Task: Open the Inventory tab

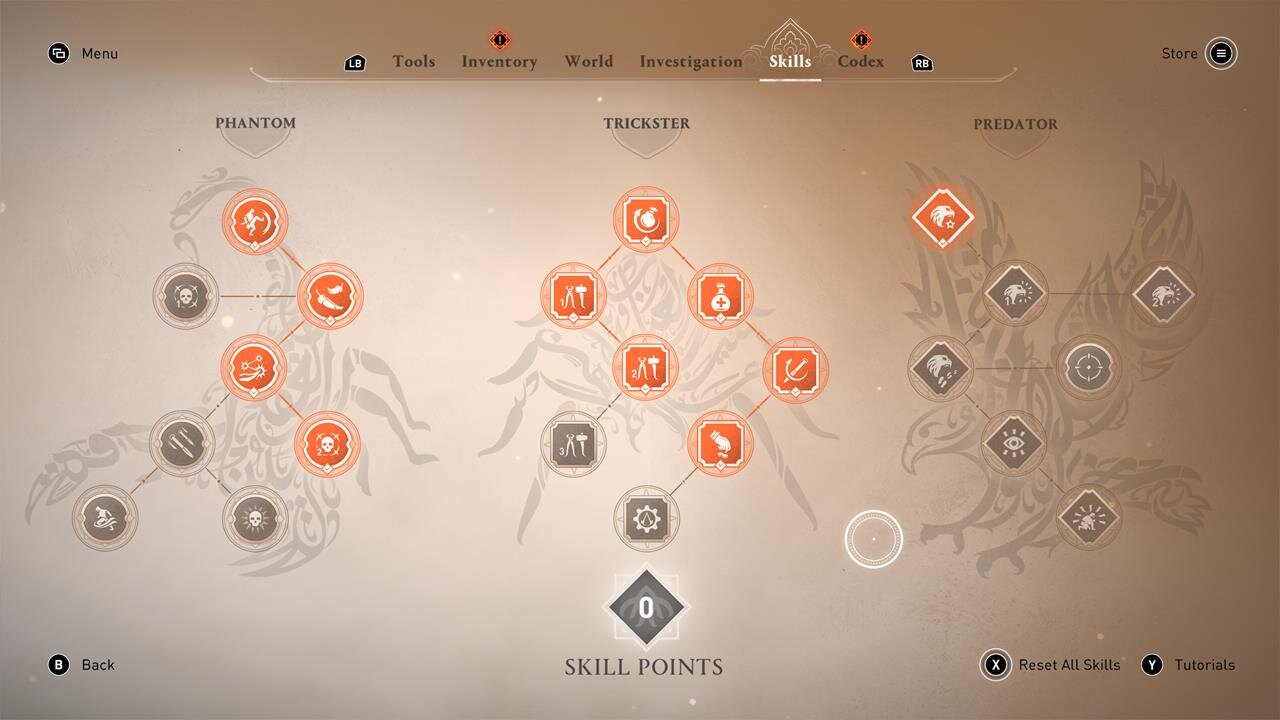Action: [499, 62]
